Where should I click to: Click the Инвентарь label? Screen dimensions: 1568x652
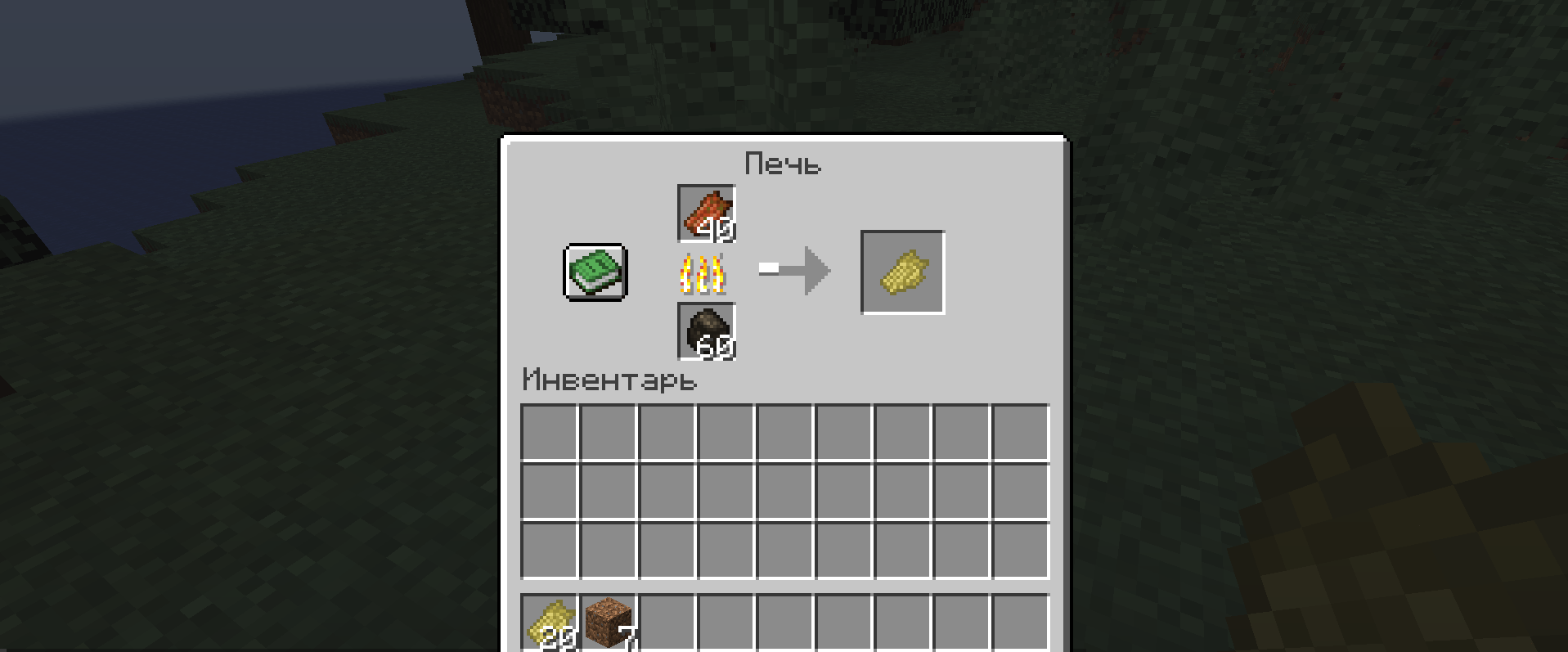609,380
